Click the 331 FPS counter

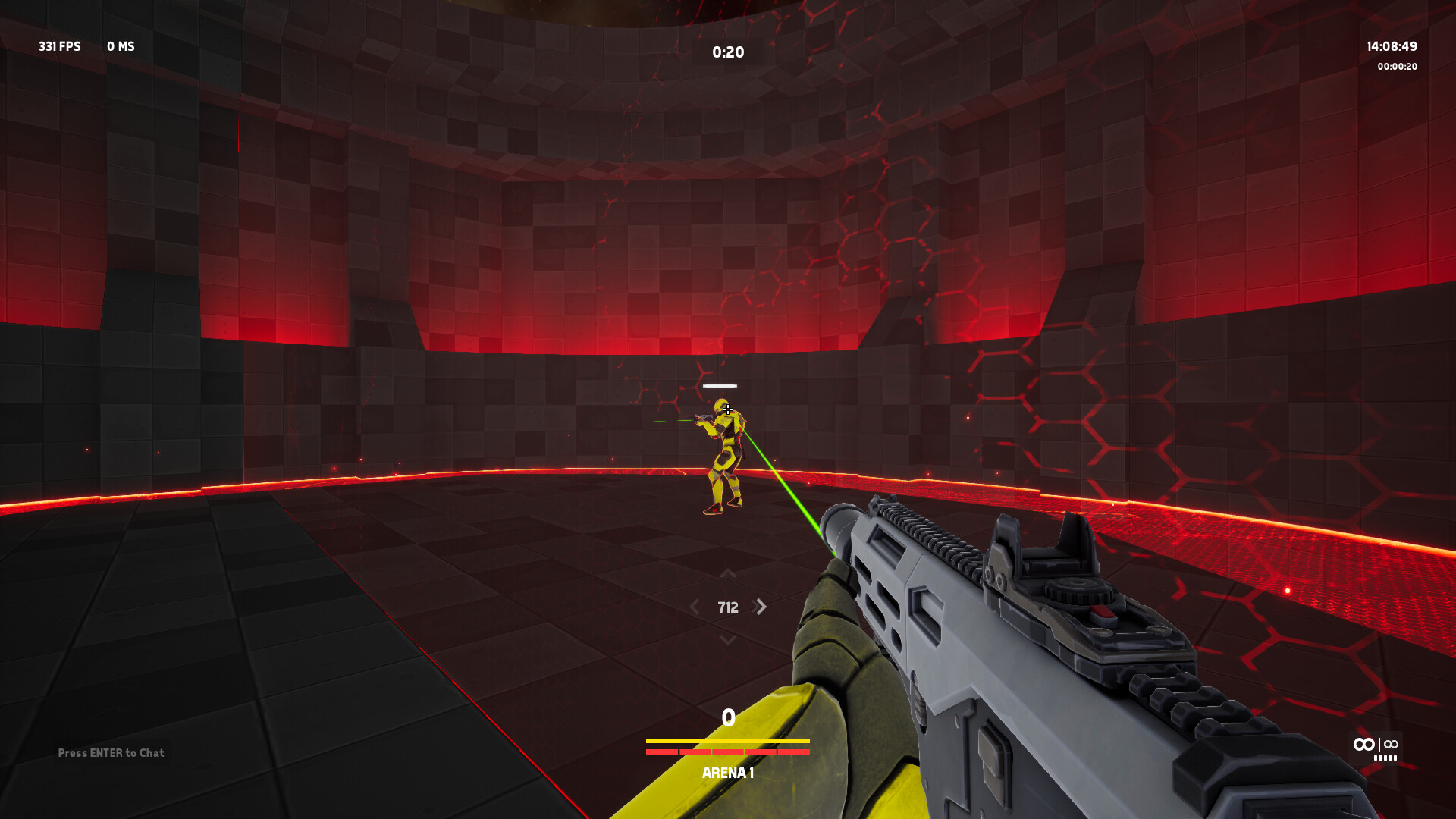pos(61,46)
